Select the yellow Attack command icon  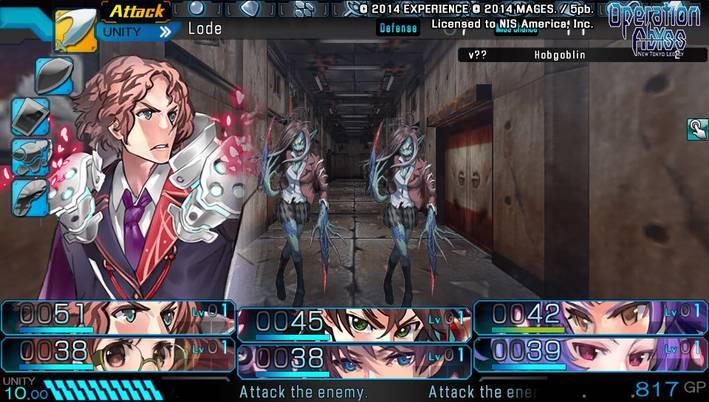coord(75,30)
